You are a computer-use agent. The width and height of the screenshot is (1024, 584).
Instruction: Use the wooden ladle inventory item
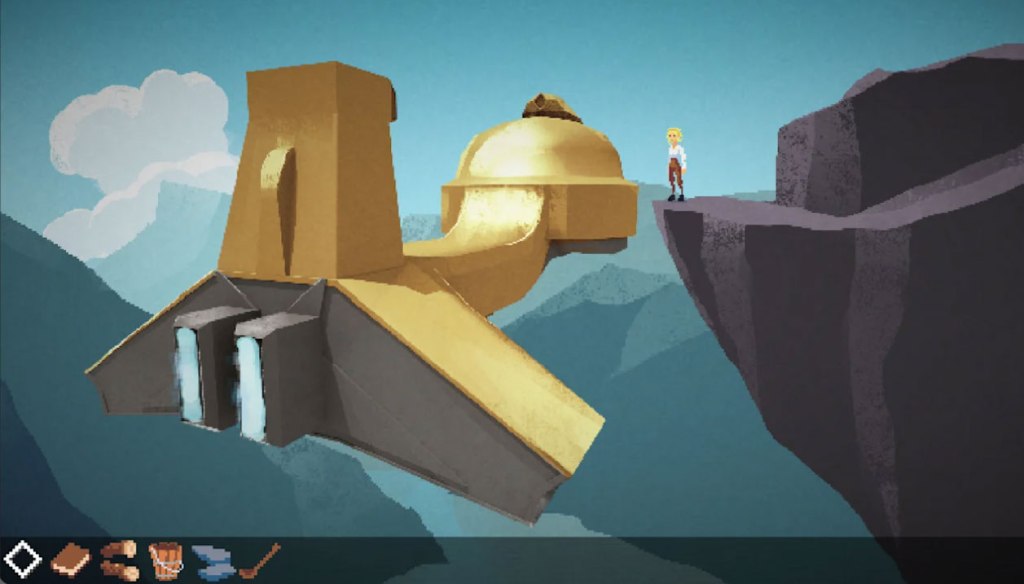[x=259, y=560]
